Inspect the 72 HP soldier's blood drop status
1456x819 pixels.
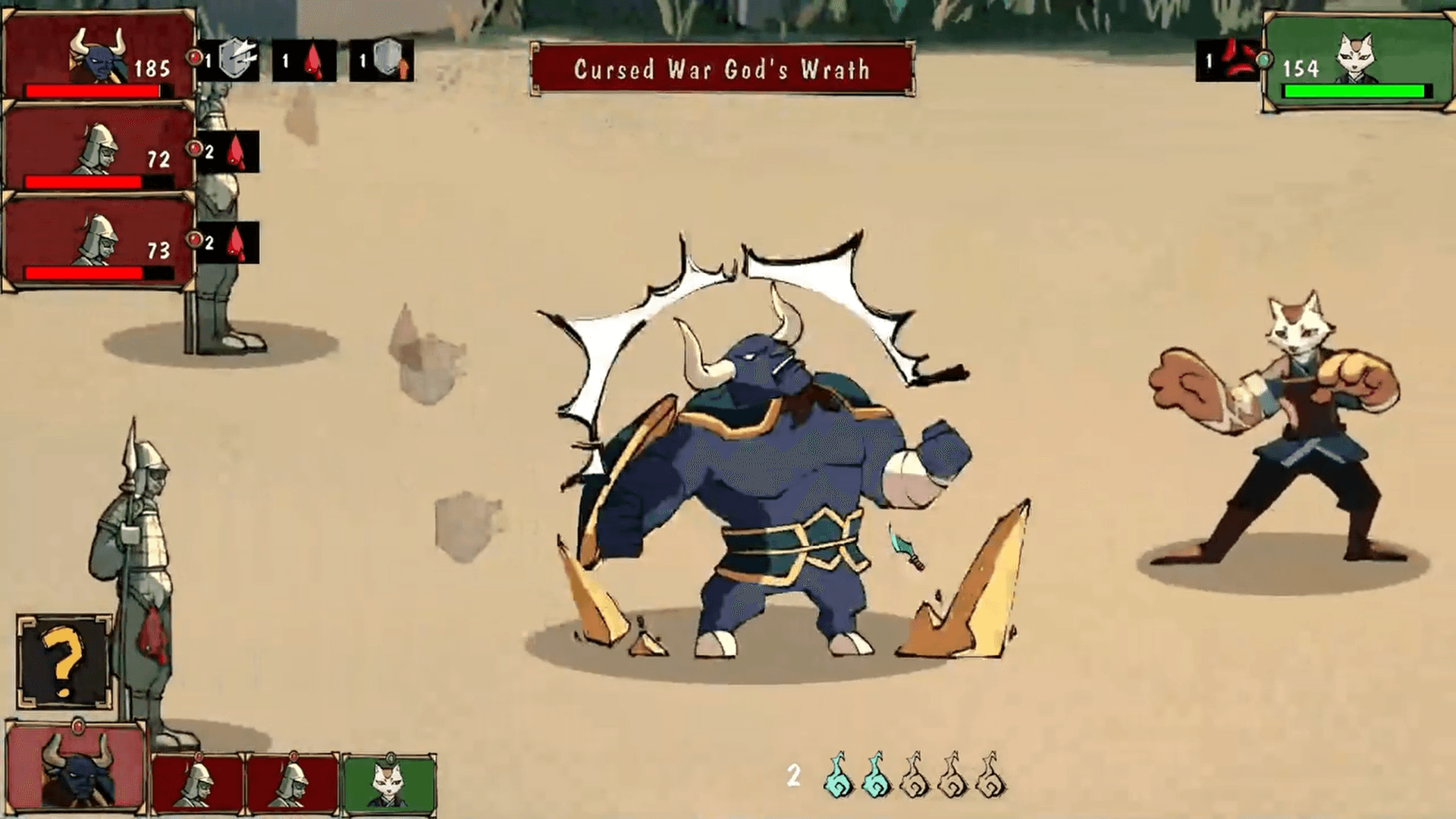tap(237, 152)
